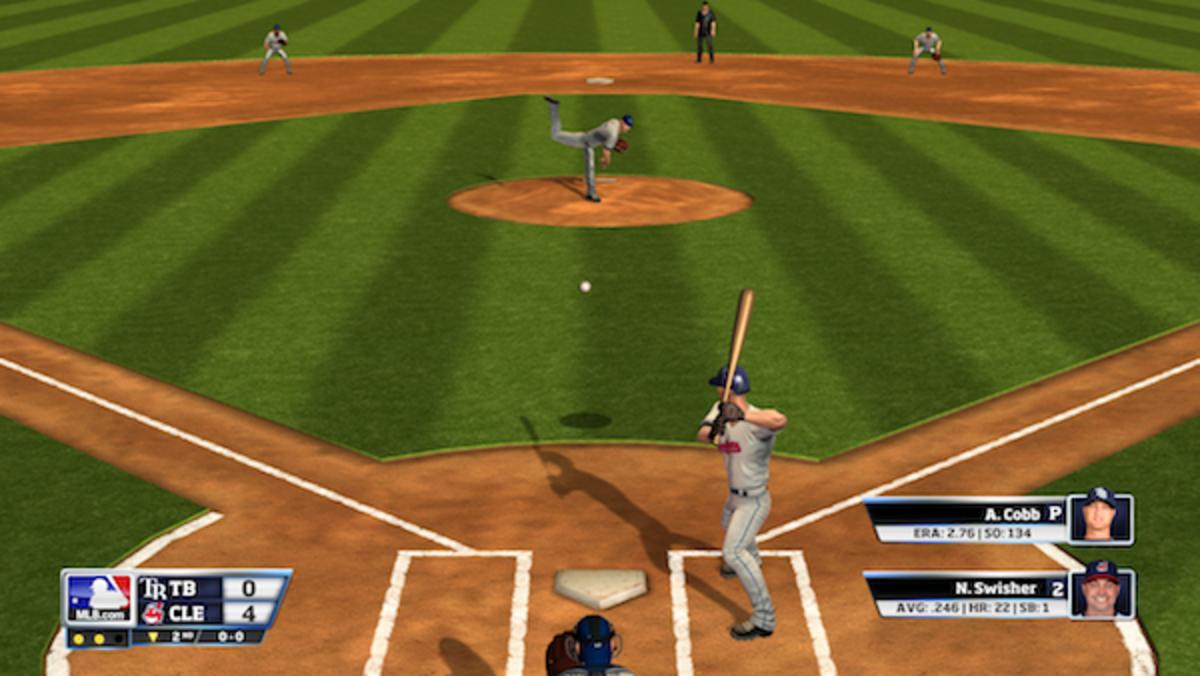Select the N. Swisher batter info panel
Screen dimensions: 1200x676
pyautogui.click(x=965, y=595)
